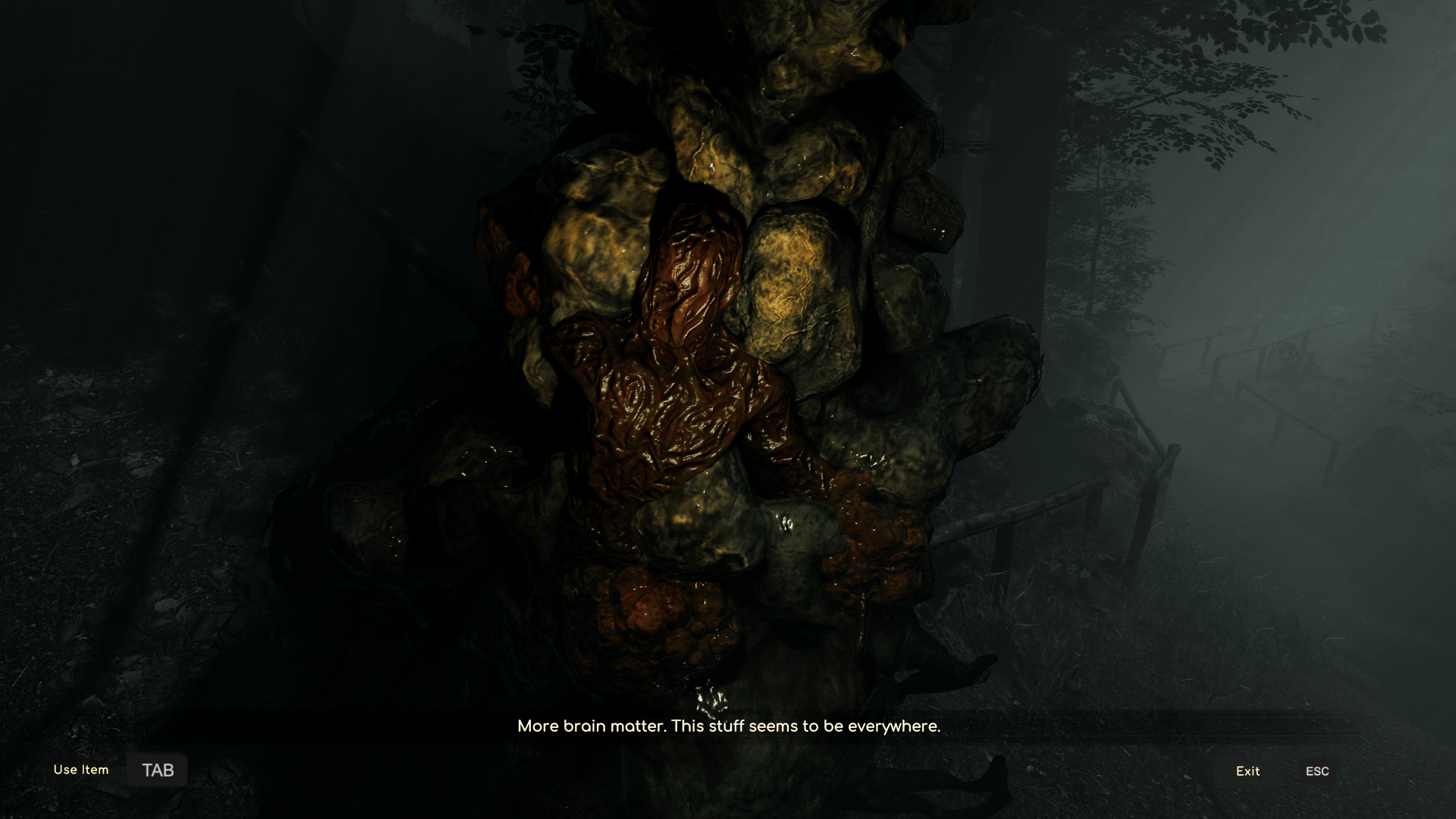Screen dimensions: 1456x819
Task: Select the subtitle text about brain matter
Action: coord(728,726)
